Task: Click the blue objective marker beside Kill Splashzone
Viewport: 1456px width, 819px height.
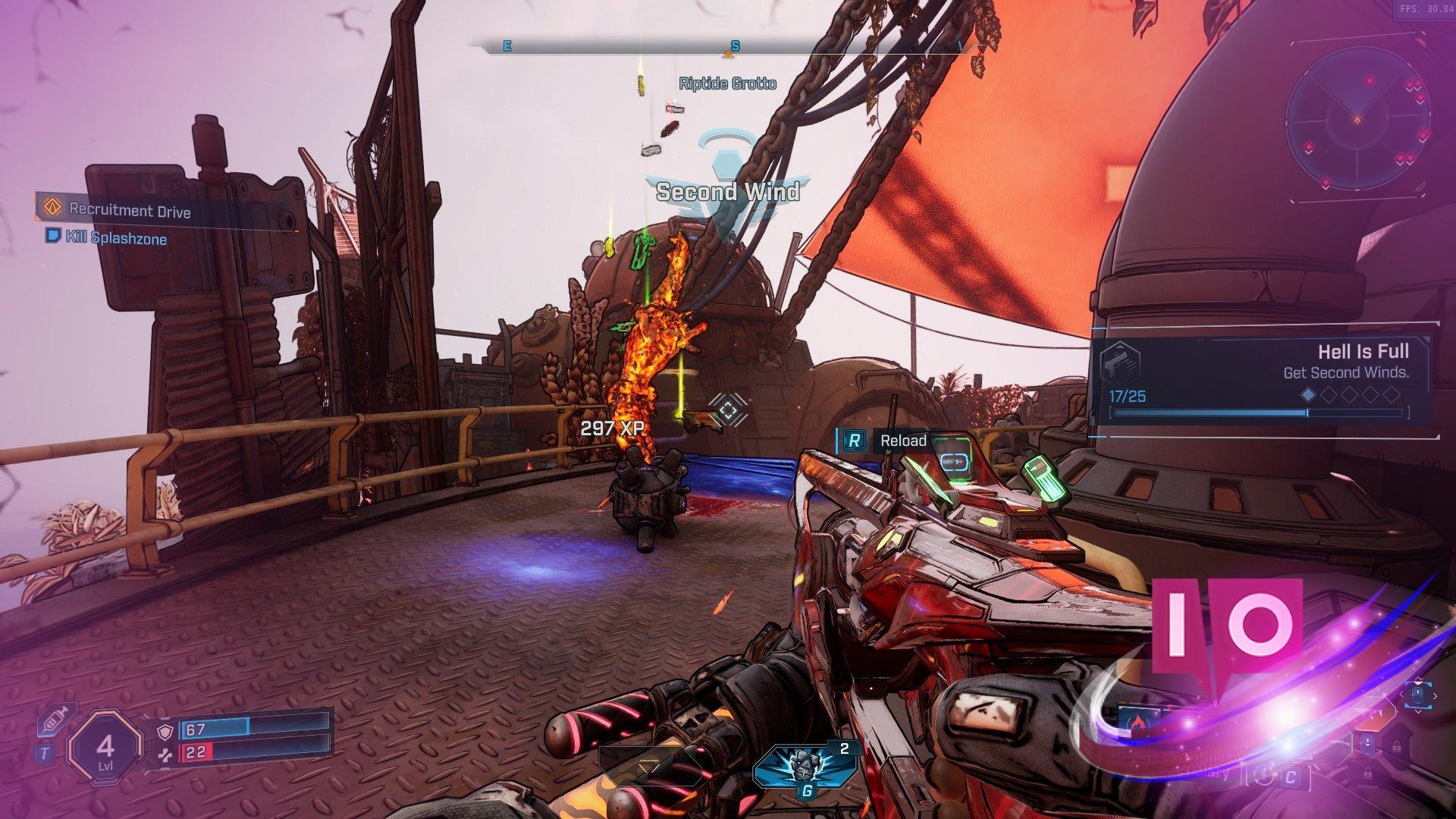Action: tap(52, 238)
